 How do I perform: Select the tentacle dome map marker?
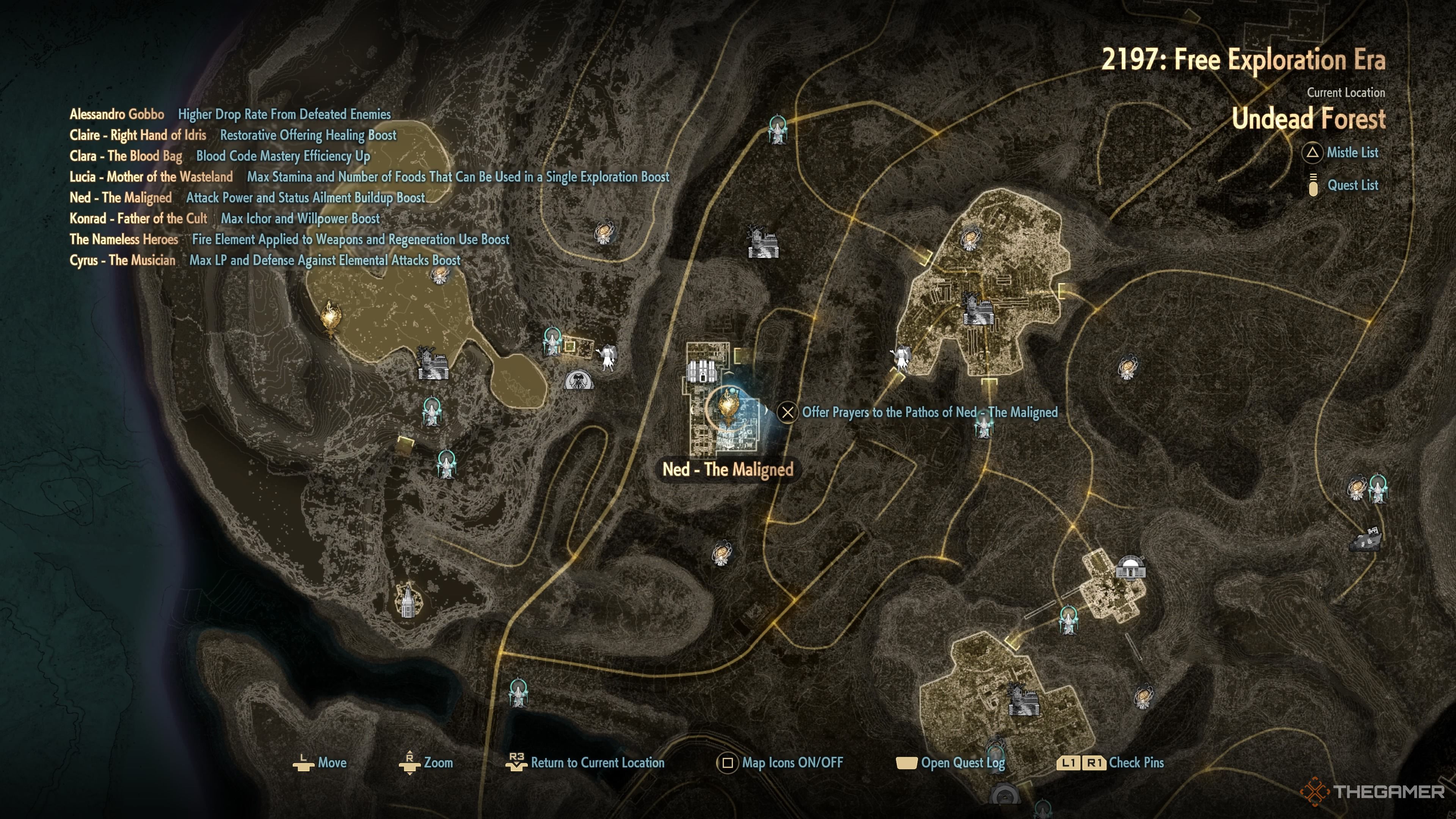click(579, 380)
